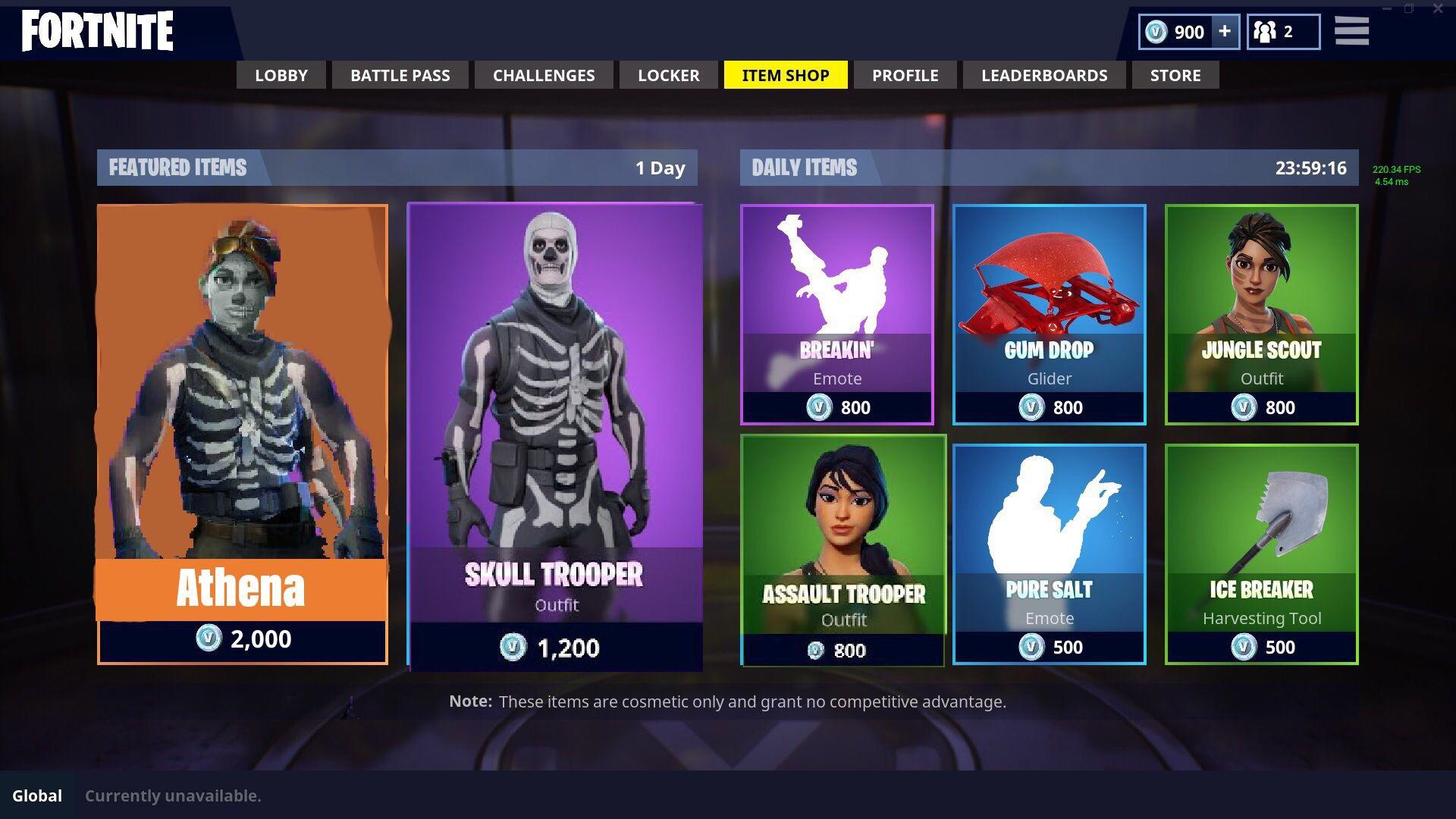Click the Daily Items countdown timer
This screenshot has height=819, width=1456.
coord(1311,168)
